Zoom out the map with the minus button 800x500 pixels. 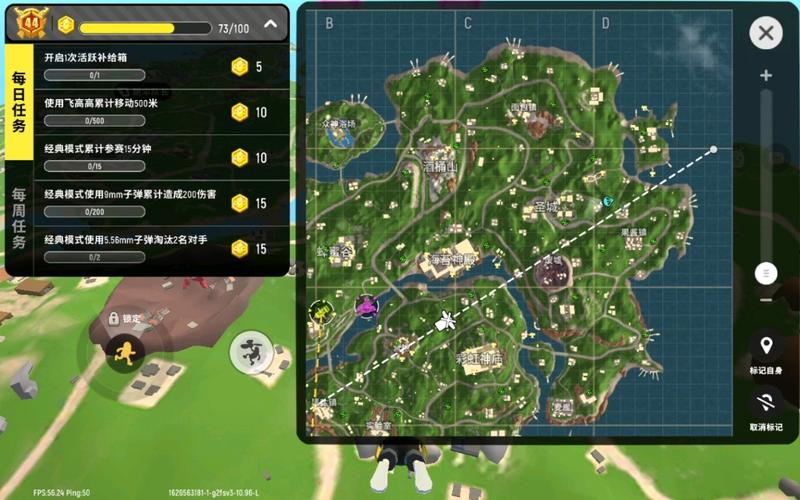(x=766, y=299)
